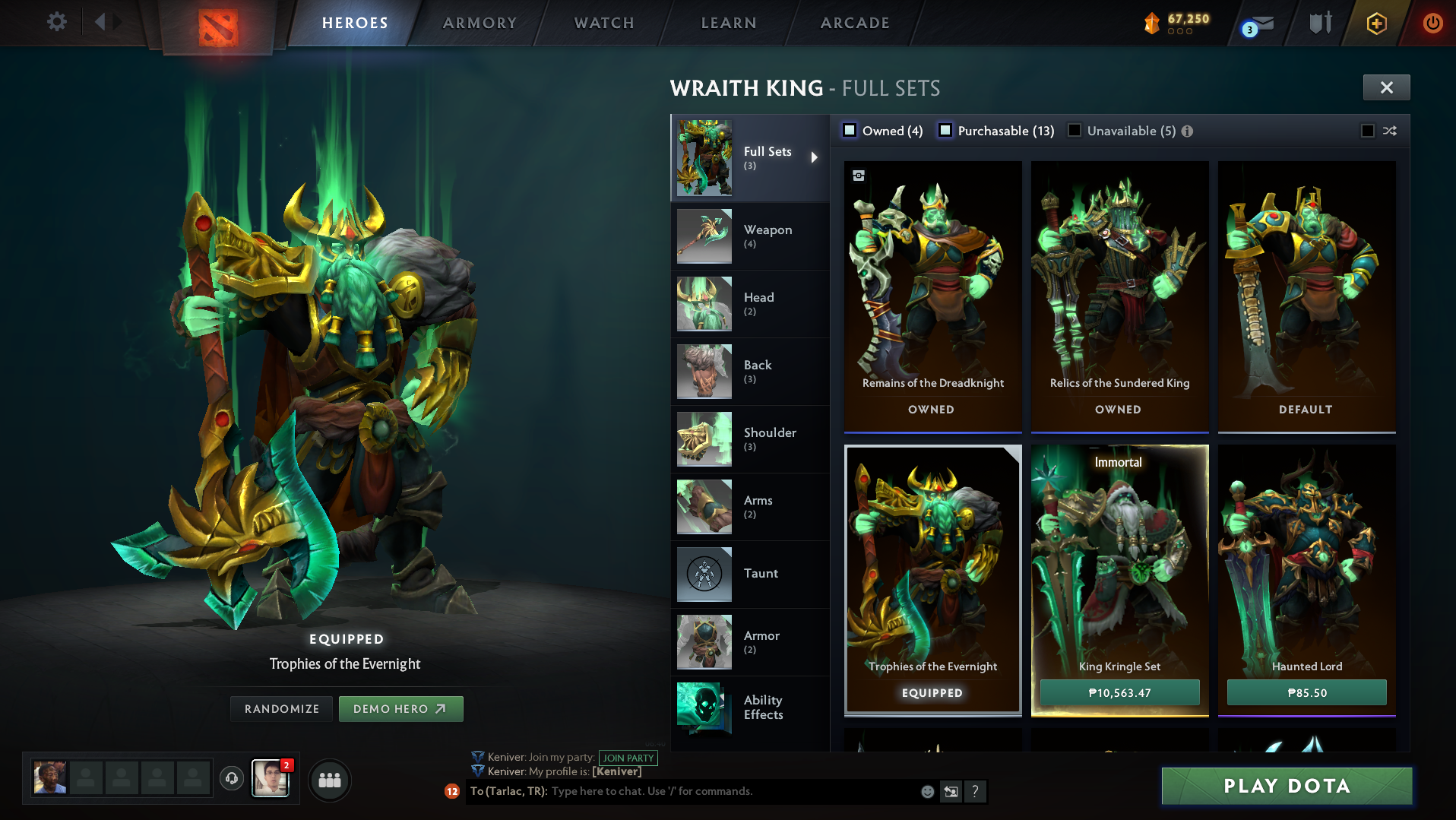This screenshot has height=820, width=1456.
Task: Open the Dota Plus hexagon icon
Action: 1377,23
